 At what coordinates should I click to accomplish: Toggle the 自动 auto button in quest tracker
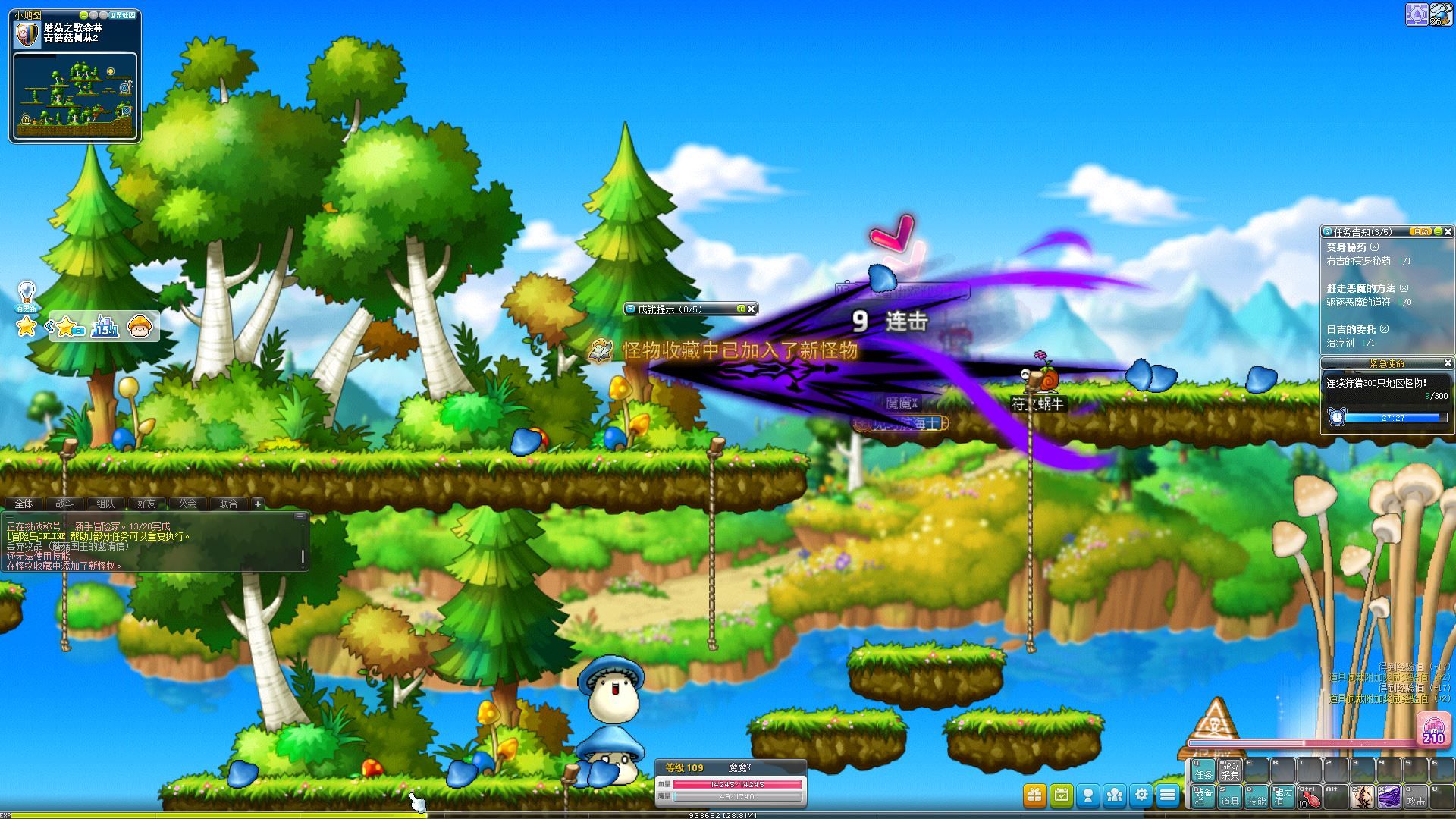pos(1420,231)
